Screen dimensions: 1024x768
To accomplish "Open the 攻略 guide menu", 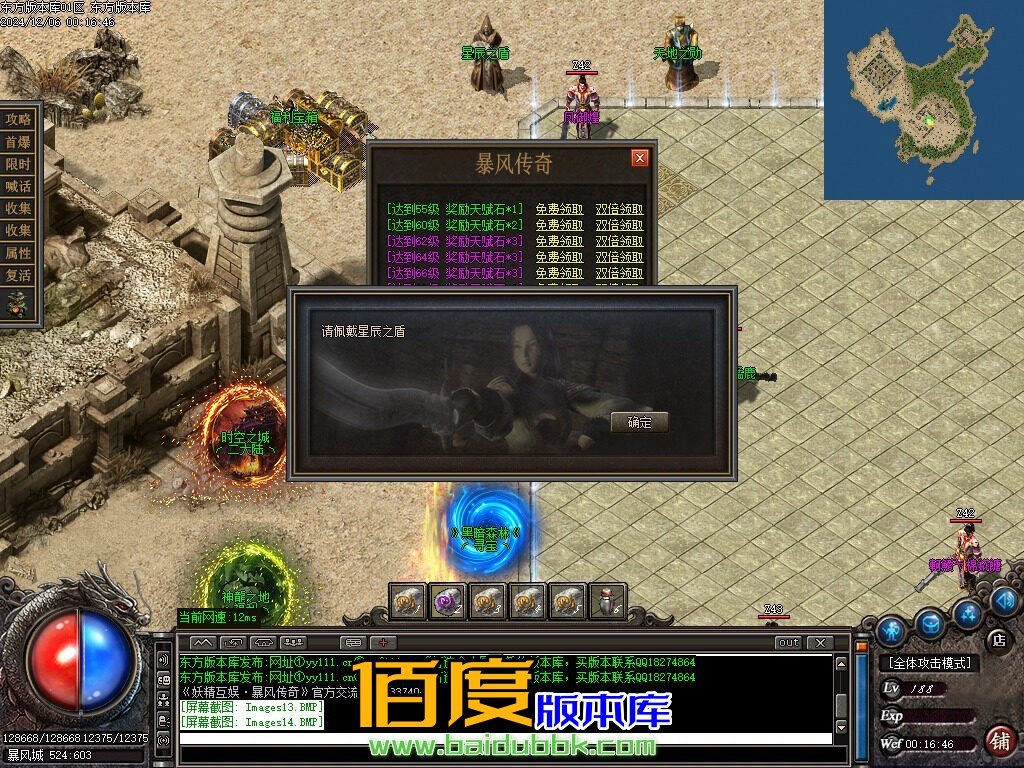I will point(19,119).
